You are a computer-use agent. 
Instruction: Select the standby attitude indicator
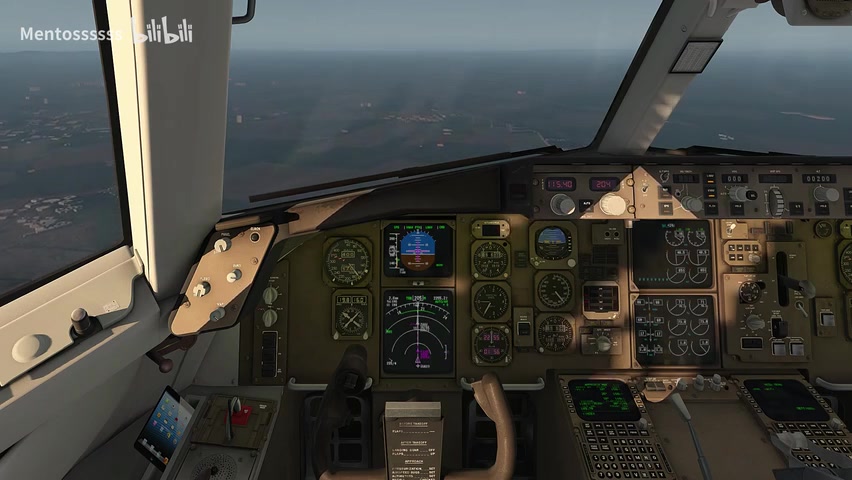552,243
